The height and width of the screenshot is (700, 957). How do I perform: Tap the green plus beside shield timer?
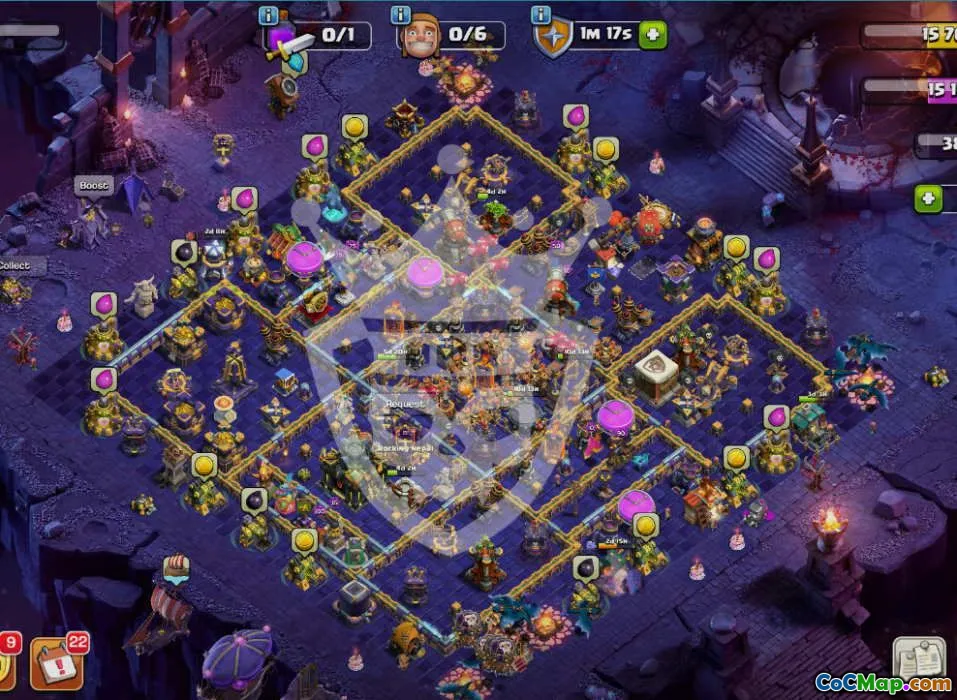(653, 35)
